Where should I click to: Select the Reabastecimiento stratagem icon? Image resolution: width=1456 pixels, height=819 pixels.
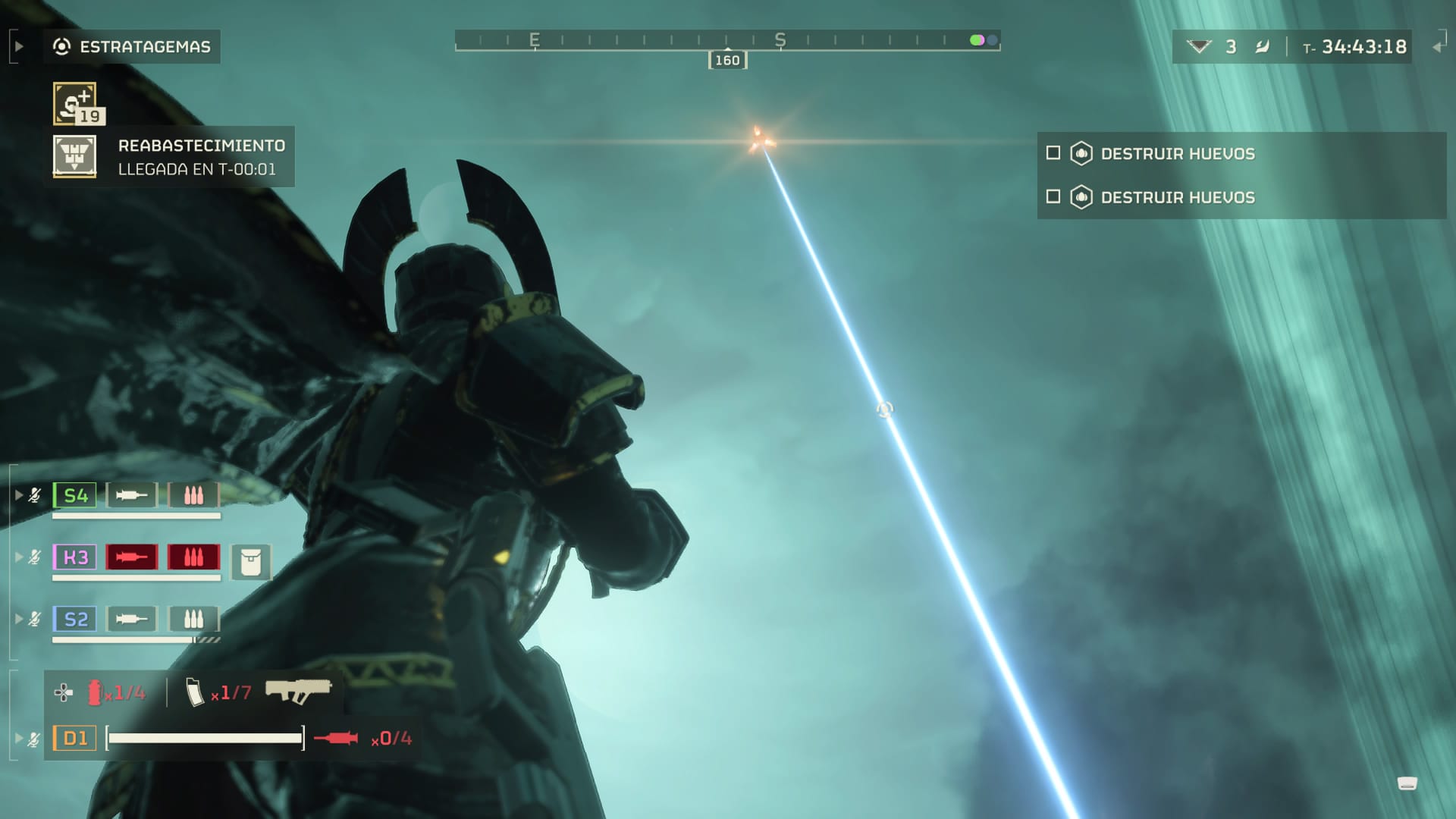click(x=74, y=156)
